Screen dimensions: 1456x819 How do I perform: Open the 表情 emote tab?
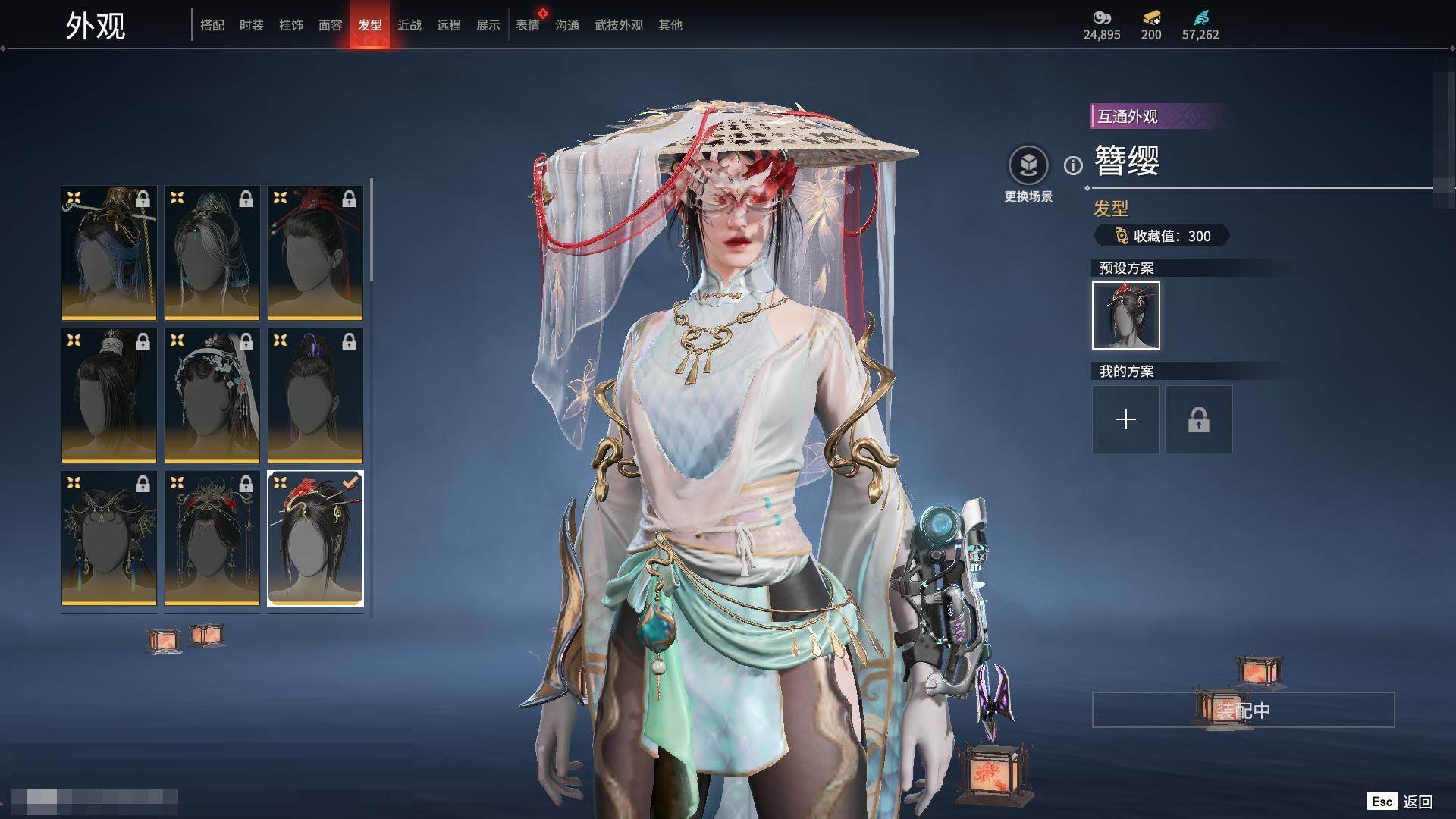528,25
